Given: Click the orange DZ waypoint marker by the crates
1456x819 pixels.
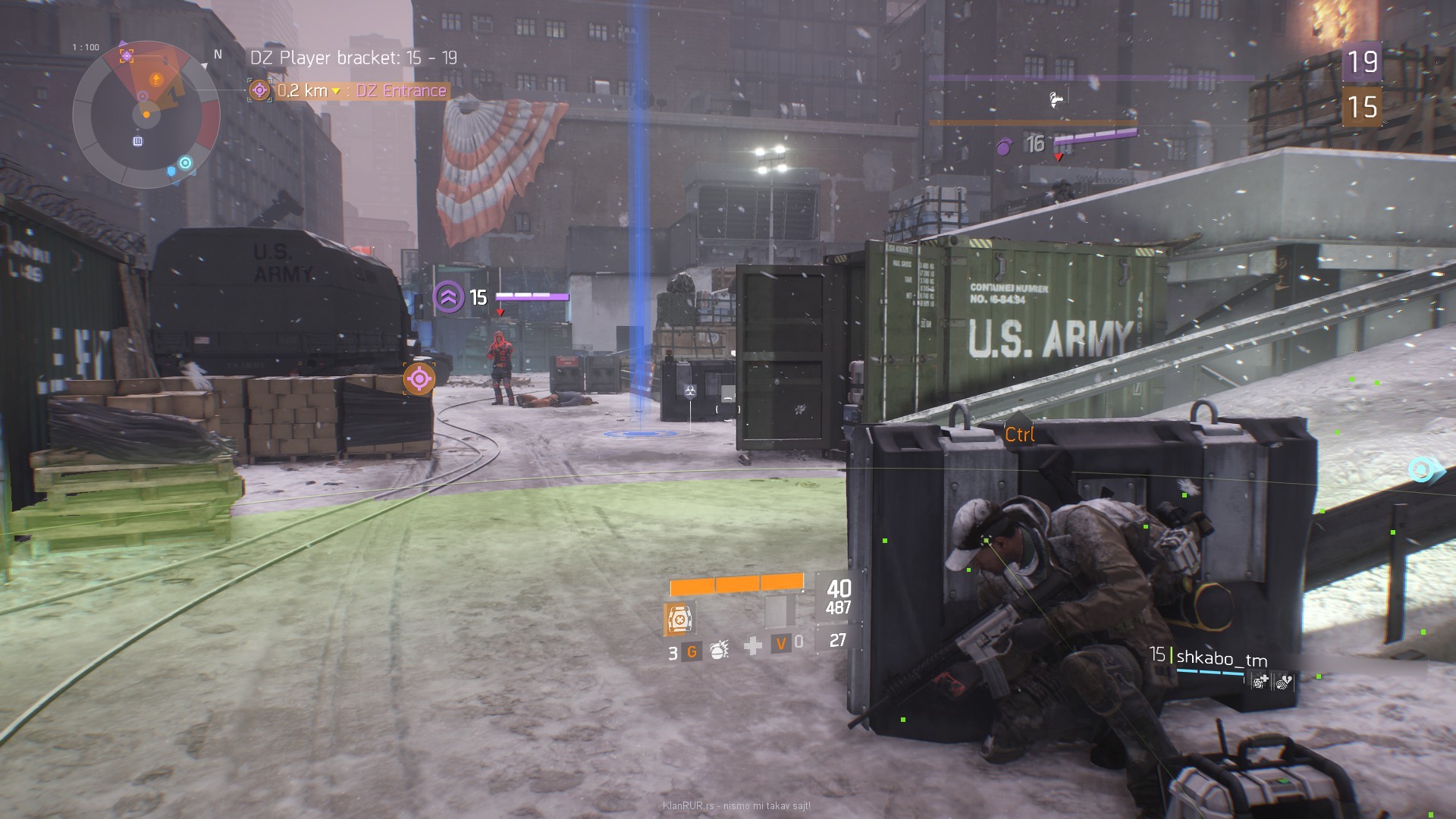Looking at the screenshot, I should coord(419,378).
